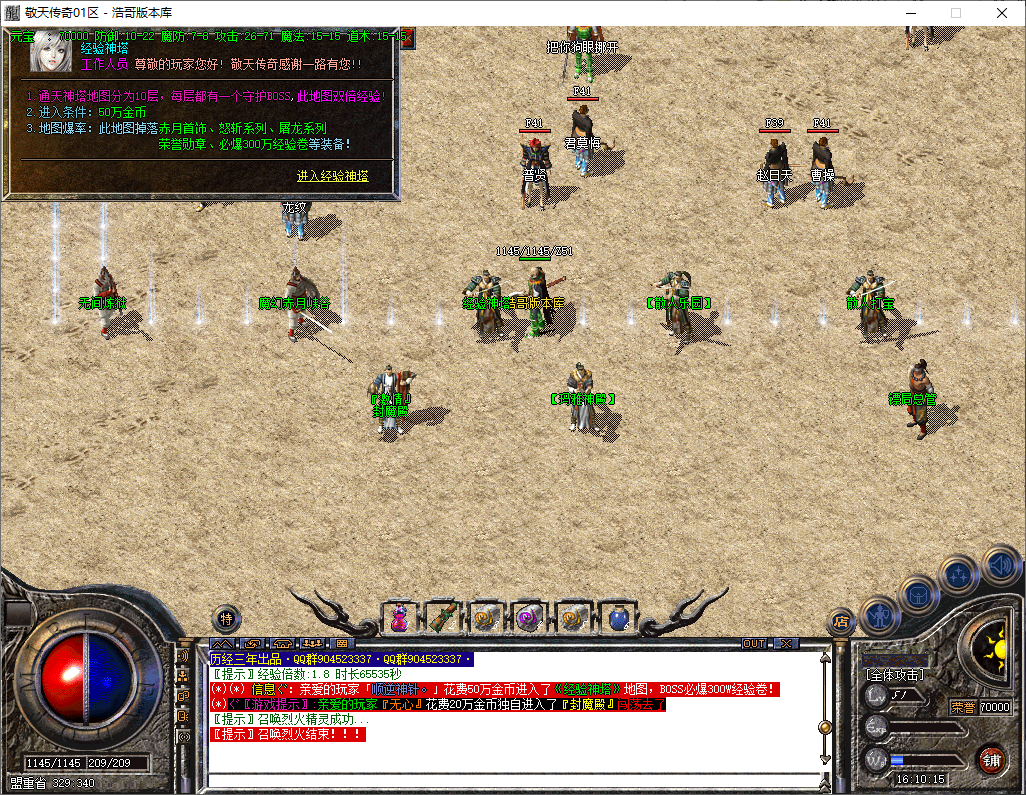This screenshot has width=1026, height=795.
Task: Open the red 铺 stall button
Action: [991, 759]
